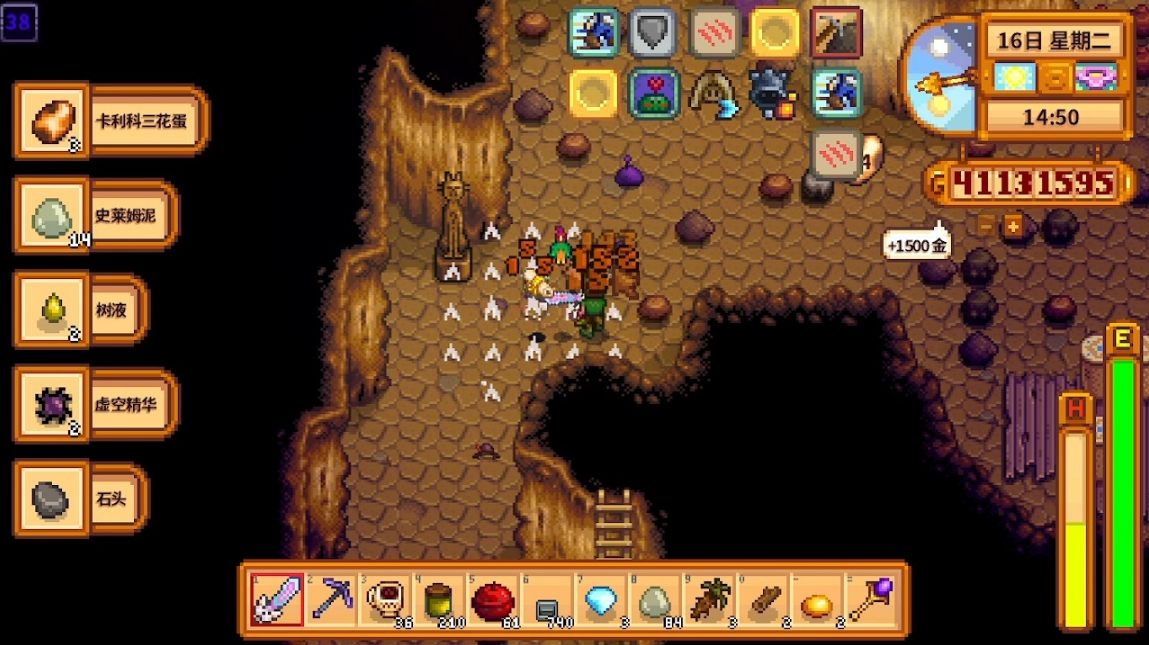Inspect the pickaxe mining buff icon
The height and width of the screenshot is (645, 1149).
pyautogui.click(x=836, y=33)
